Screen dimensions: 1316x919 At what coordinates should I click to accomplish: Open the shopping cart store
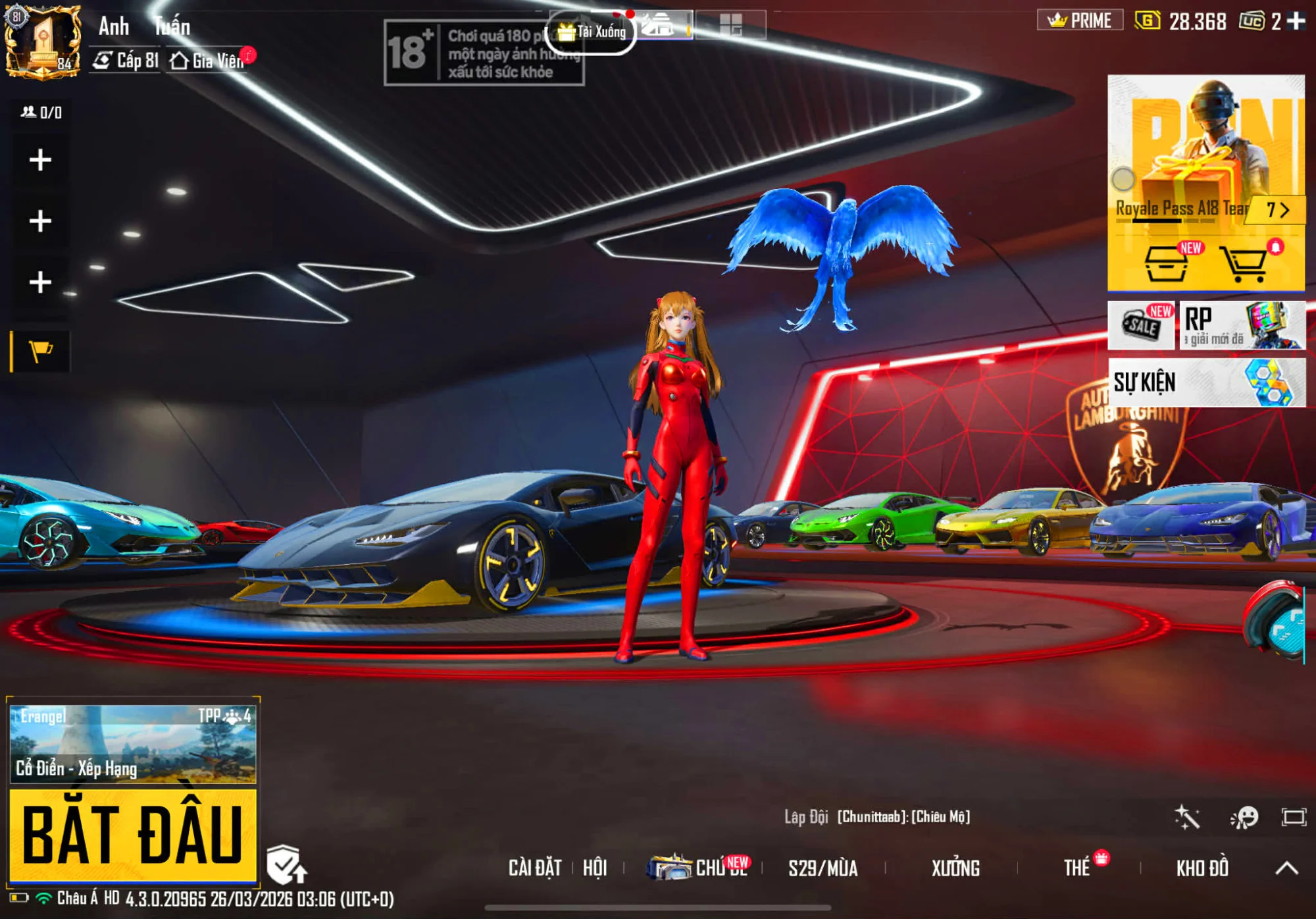[x=1242, y=264]
